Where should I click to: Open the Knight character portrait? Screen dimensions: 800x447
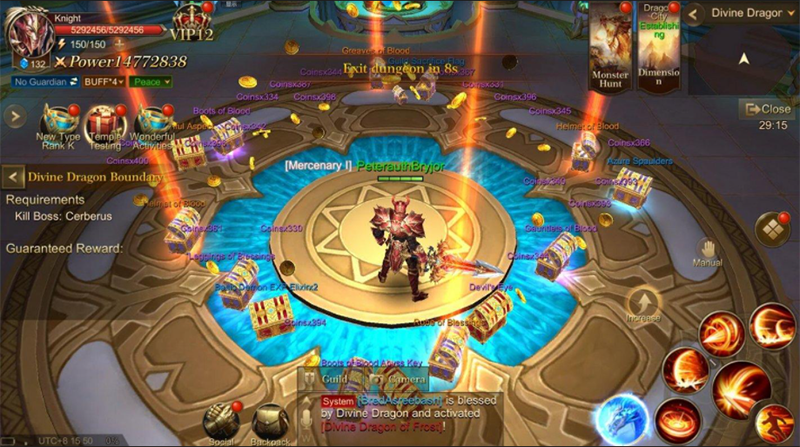29,34
